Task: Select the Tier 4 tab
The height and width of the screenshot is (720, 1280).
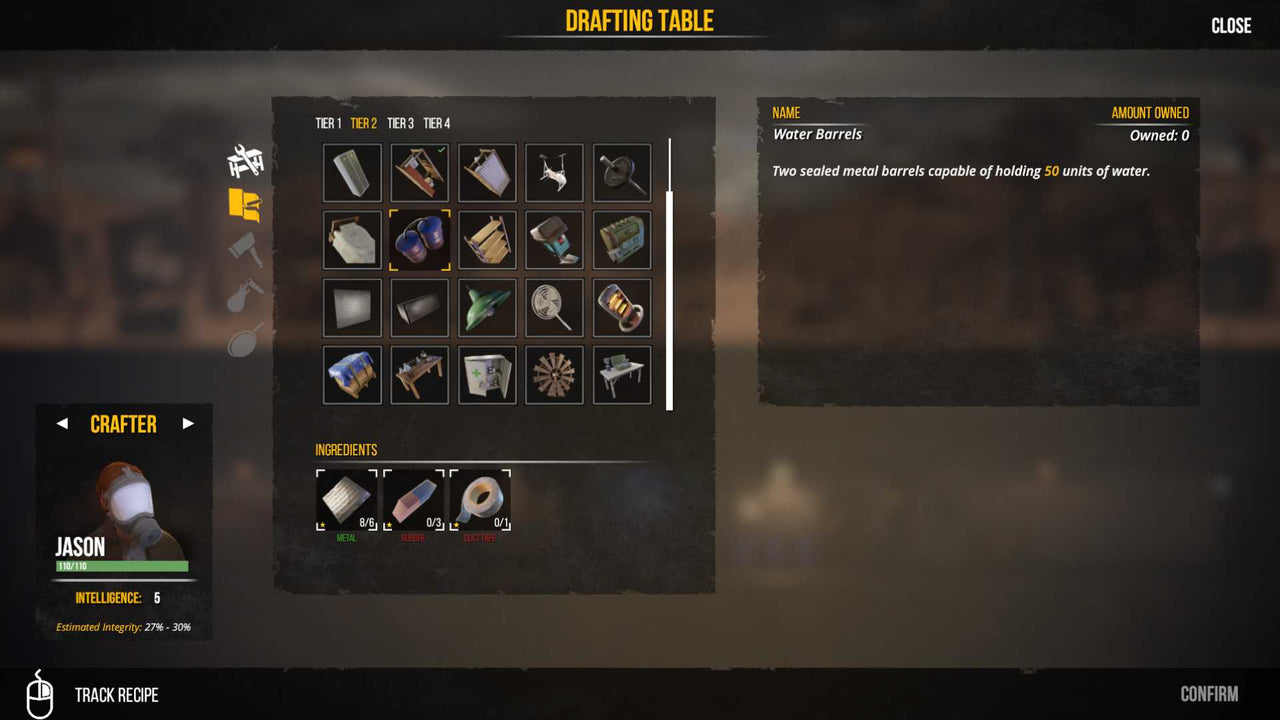Action: (438, 123)
